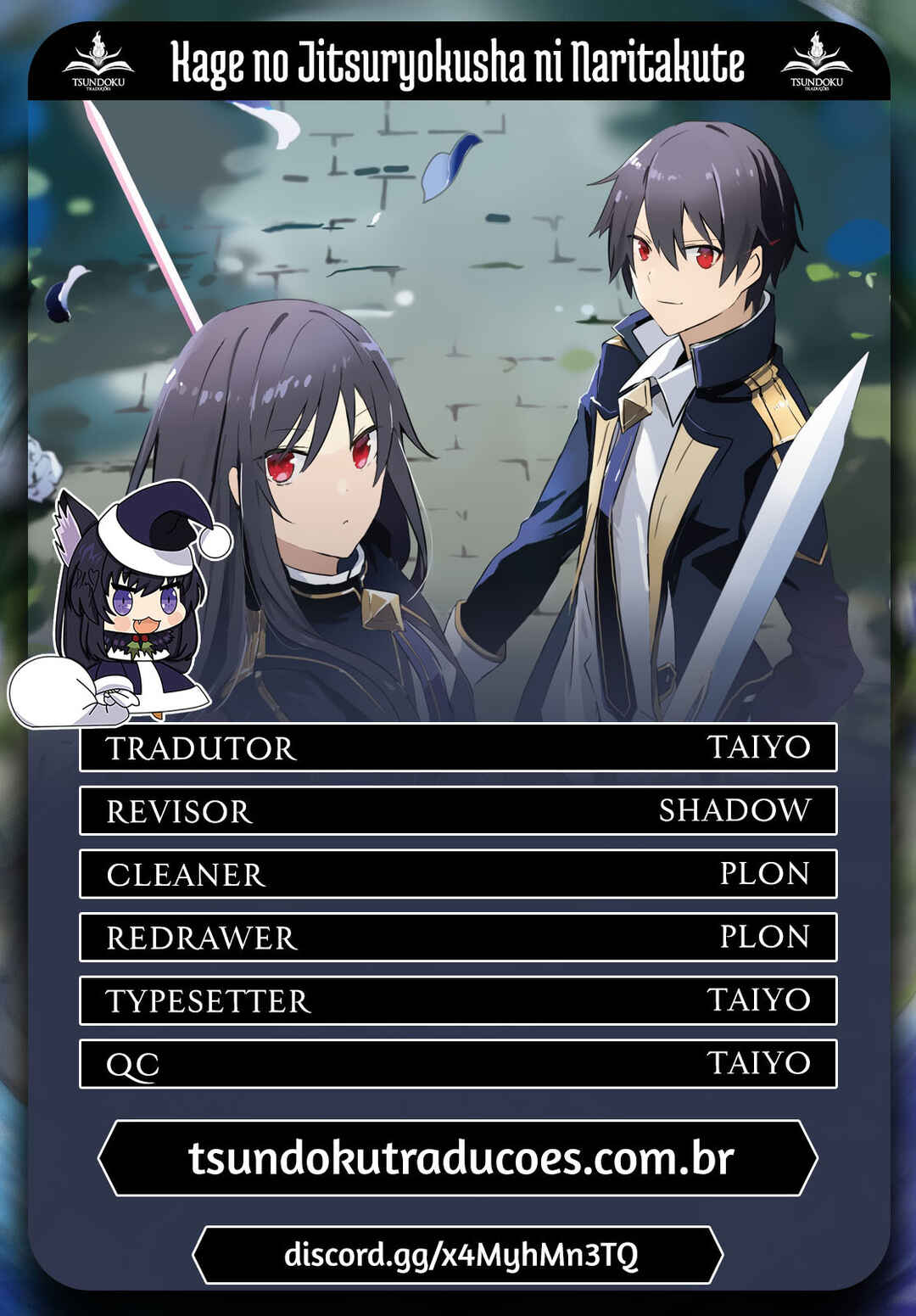Open the tsundokutraducoes.com.br website link
Viewport: 916px width, 1316px height.
[x=459, y=1158]
